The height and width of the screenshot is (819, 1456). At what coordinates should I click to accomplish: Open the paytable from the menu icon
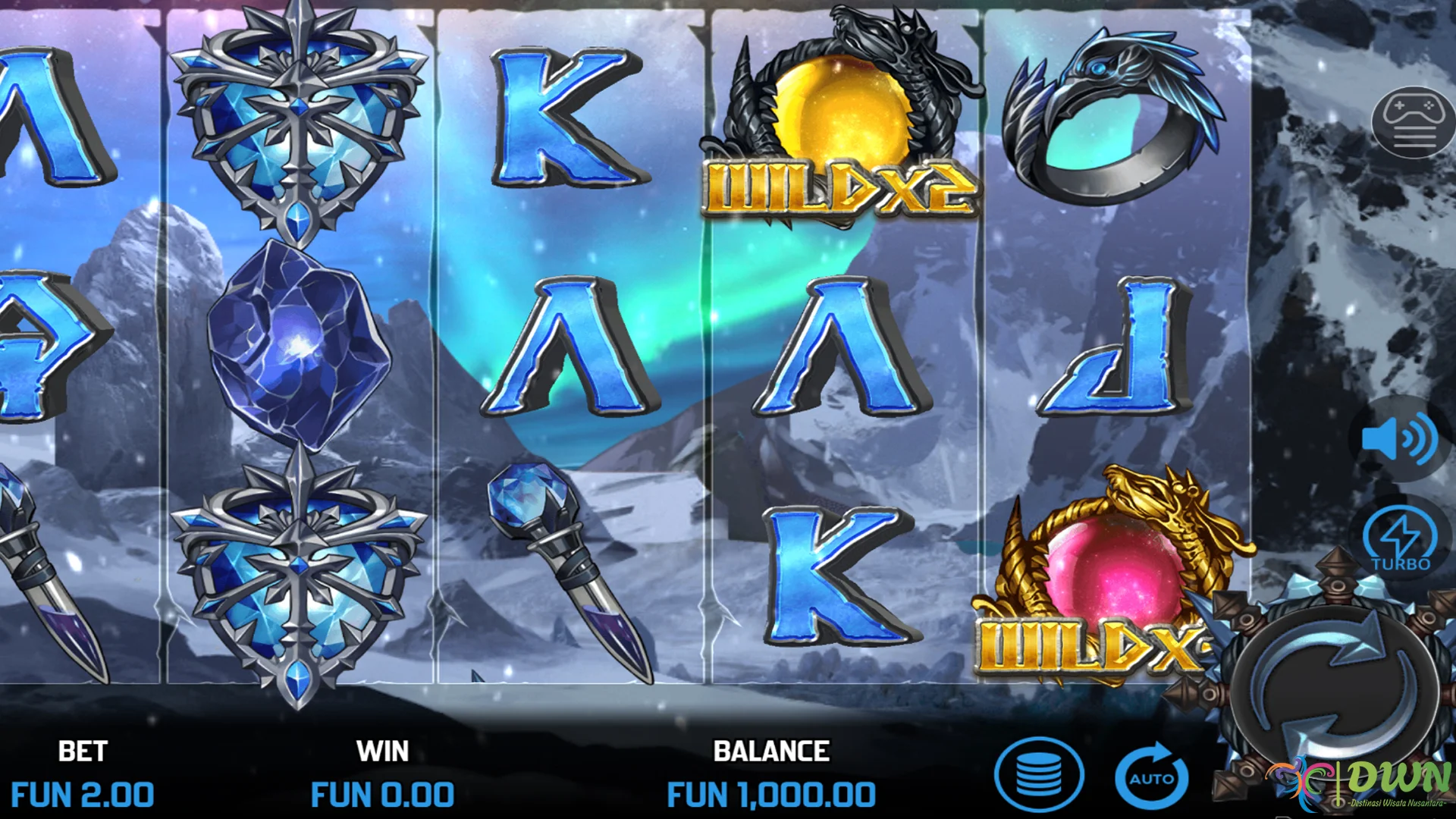point(1412,121)
